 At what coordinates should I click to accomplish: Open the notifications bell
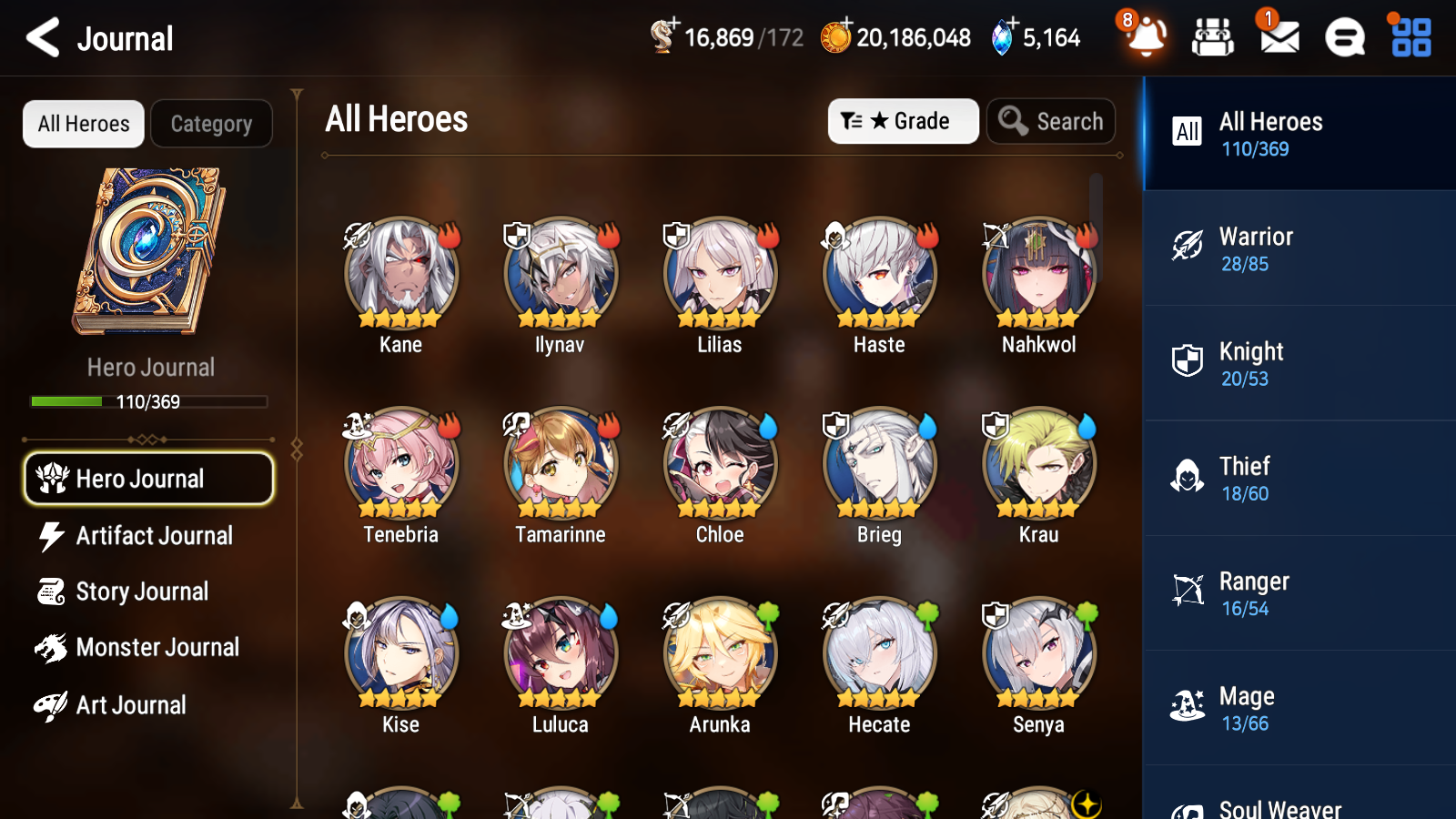[1147, 37]
